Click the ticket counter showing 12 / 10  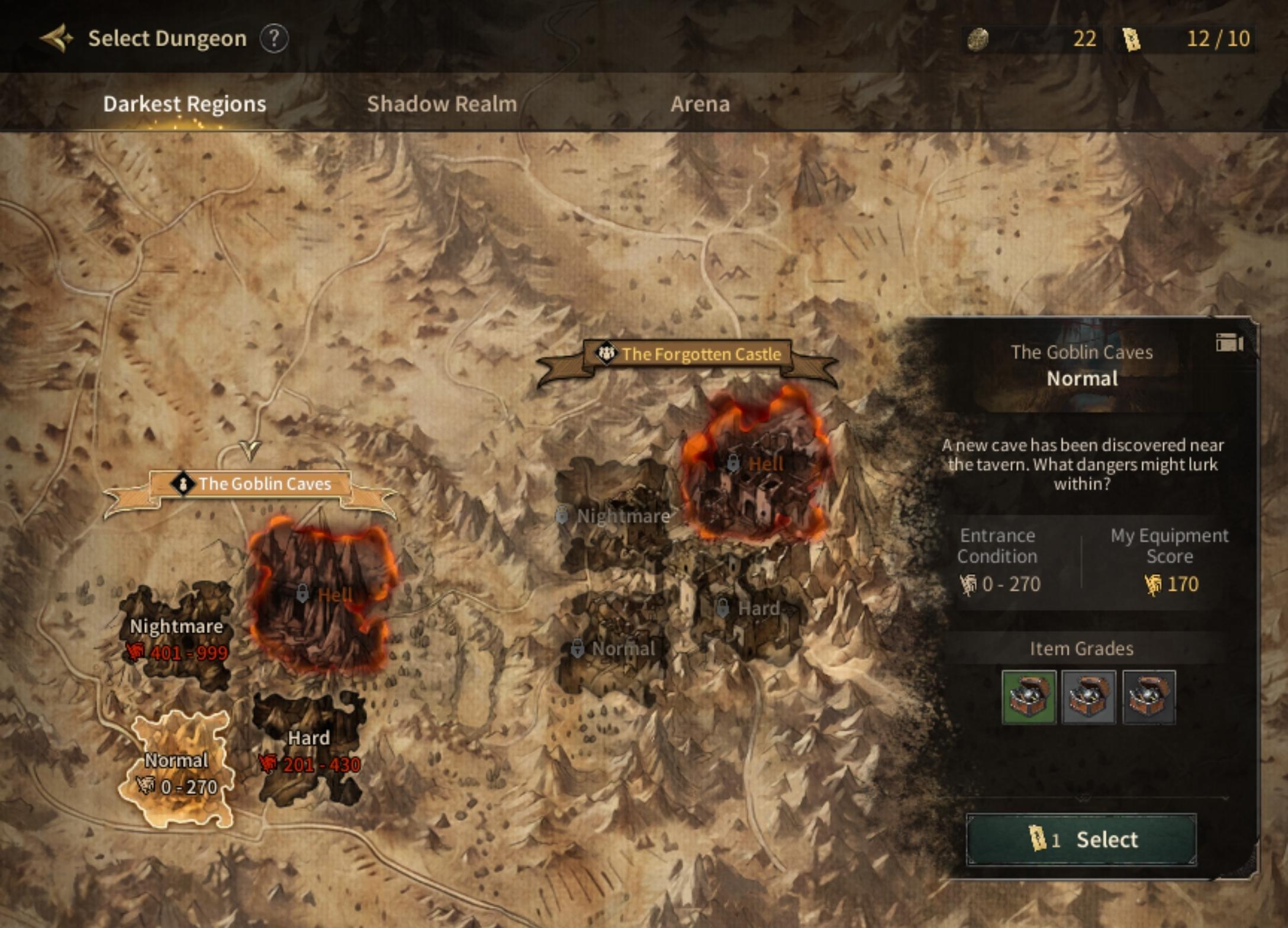click(1186, 39)
